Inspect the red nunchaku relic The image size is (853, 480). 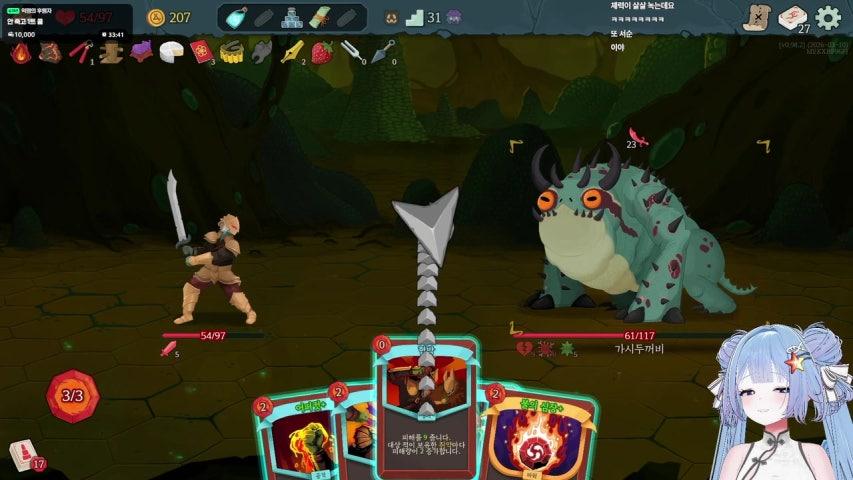click(80, 52)
